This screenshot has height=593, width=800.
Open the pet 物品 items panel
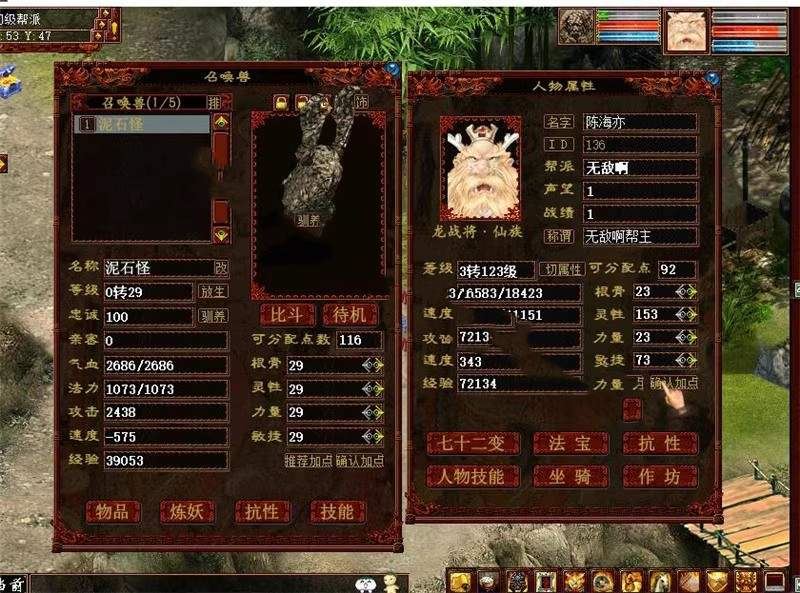tap(112, 512)
